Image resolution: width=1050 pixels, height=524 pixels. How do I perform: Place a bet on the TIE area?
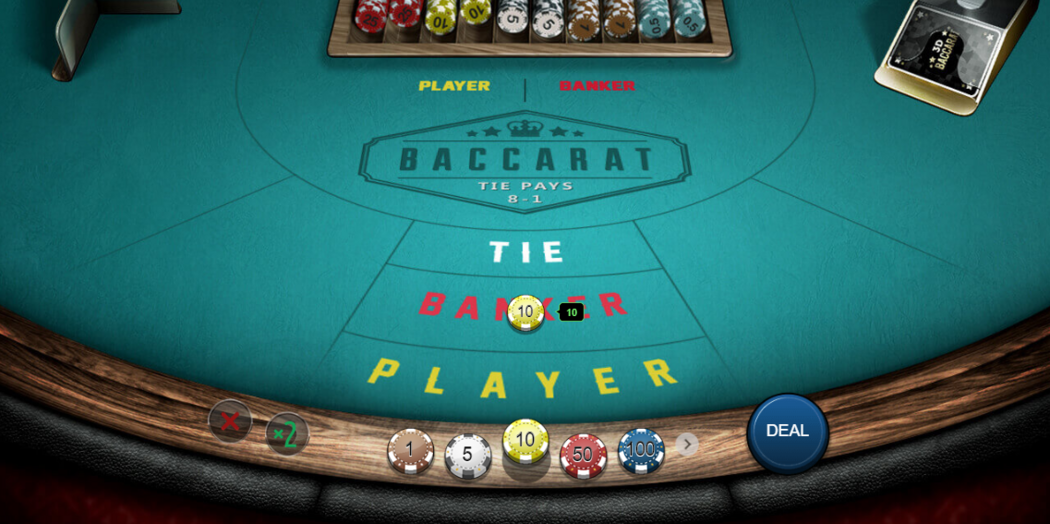point(527,251)
